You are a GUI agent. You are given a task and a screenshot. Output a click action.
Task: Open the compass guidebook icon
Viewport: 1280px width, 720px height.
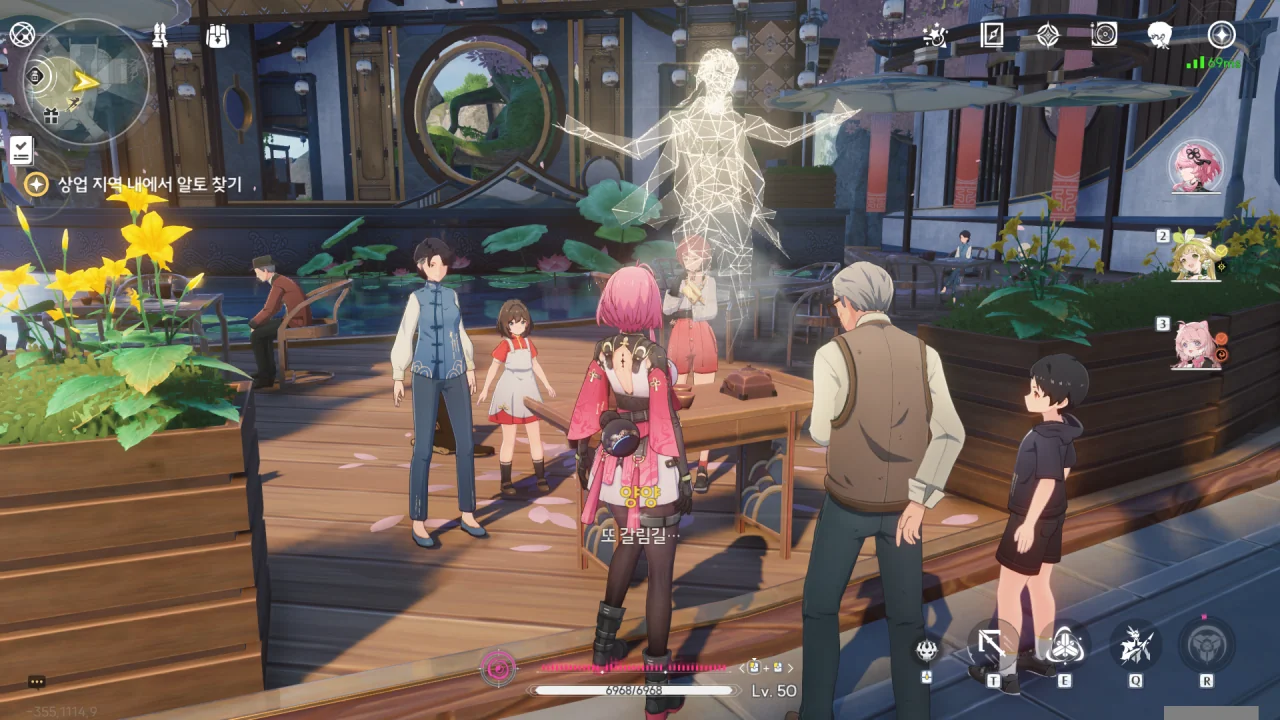click(x=992, y=35)
